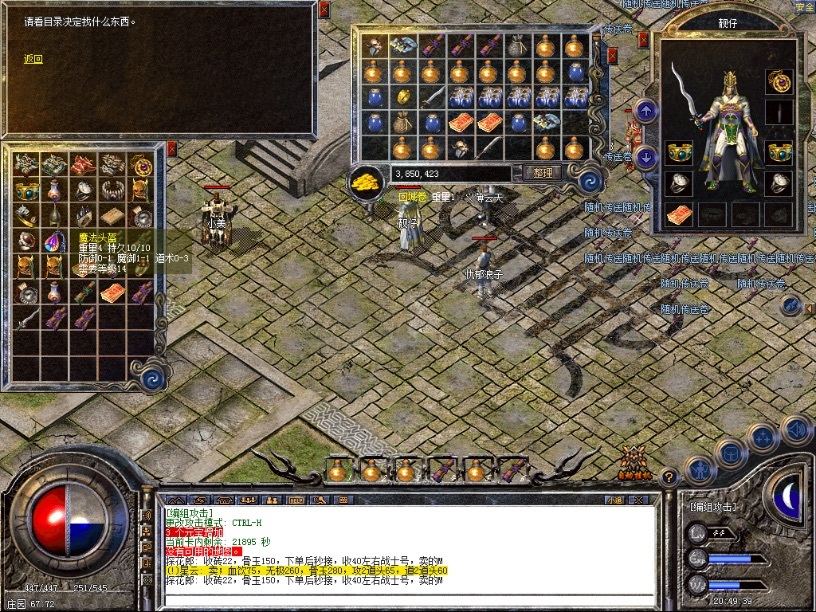Click the swirl button on the left item list
Viewport: 816px width, 612px height.
coord(152,378)
